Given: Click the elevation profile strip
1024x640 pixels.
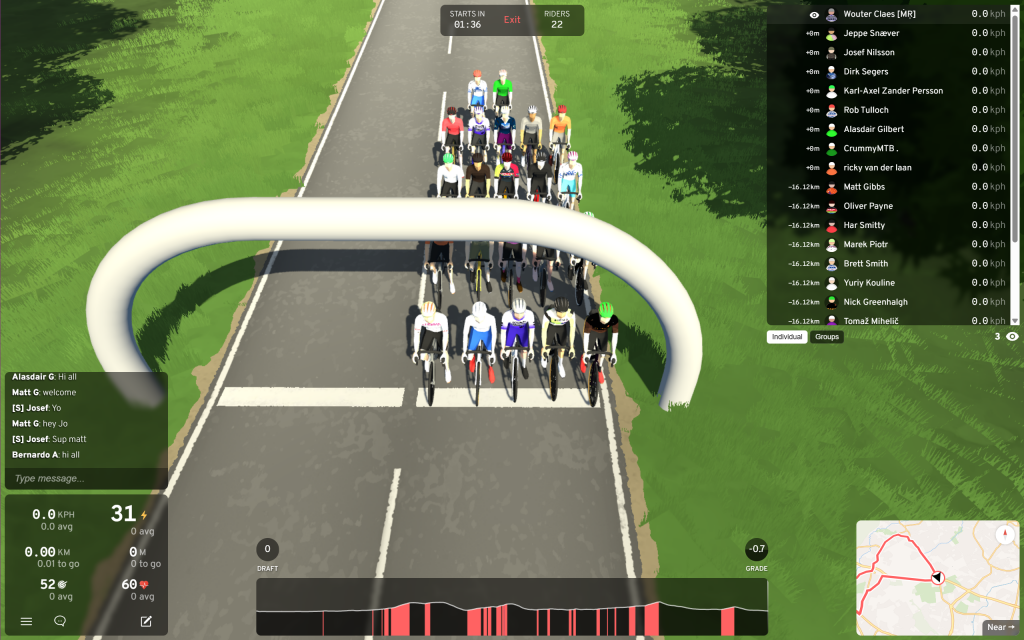Looking at the screenshot, I should 511,607.
